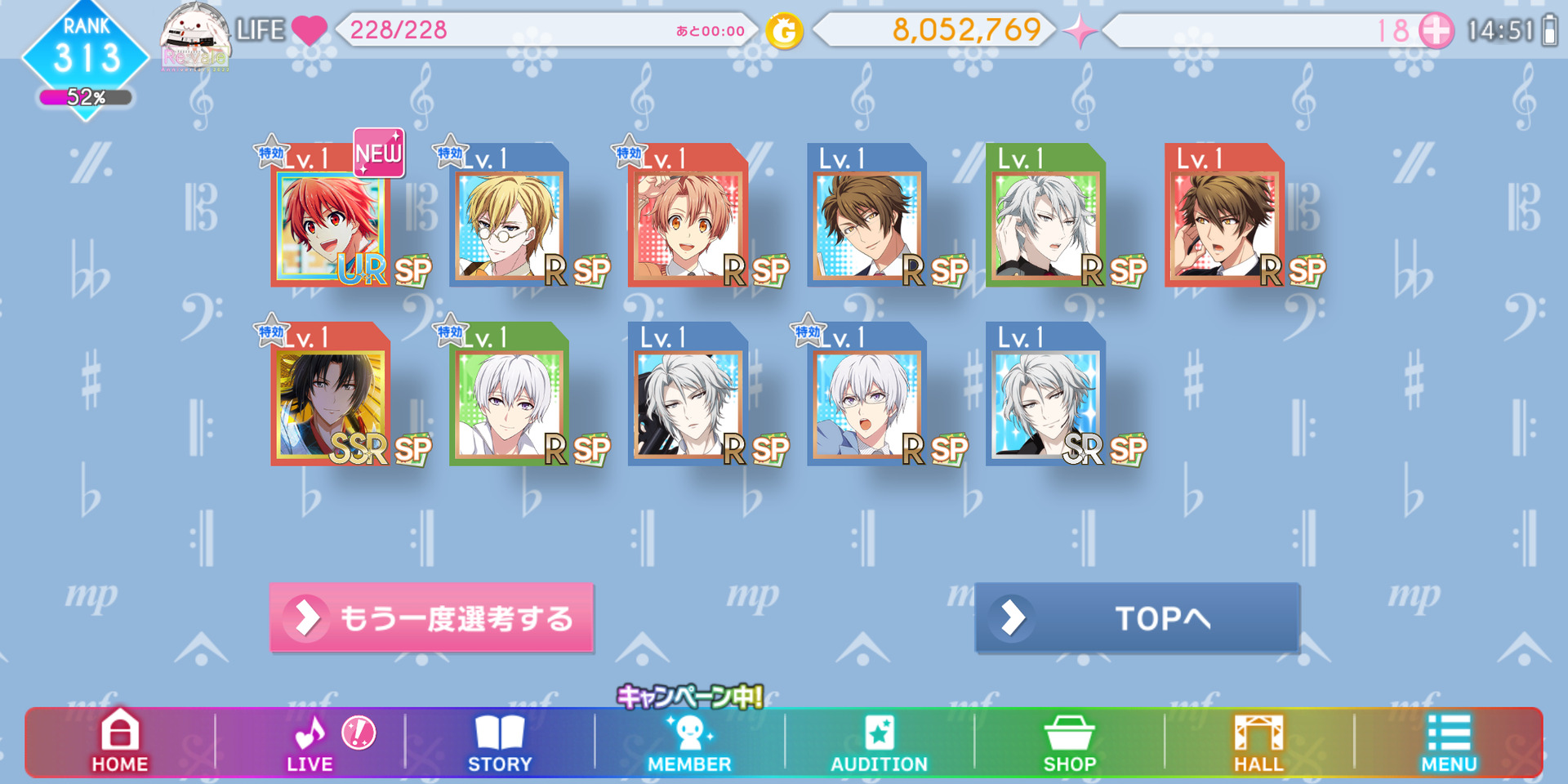Go to the LIVE menu
This screenshot has height=784, width=1568.
(x=310, y=742)
